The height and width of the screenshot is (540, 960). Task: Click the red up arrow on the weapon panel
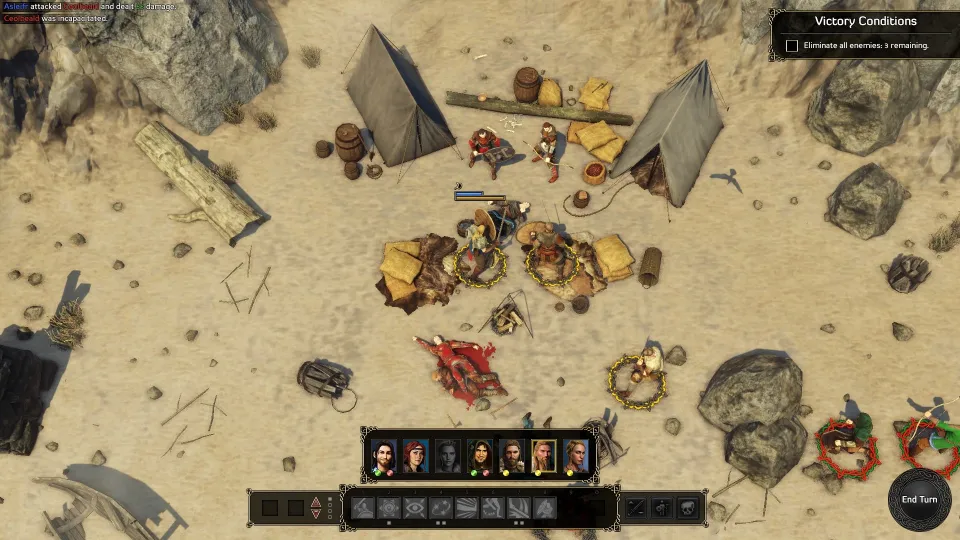pos(317,502)
